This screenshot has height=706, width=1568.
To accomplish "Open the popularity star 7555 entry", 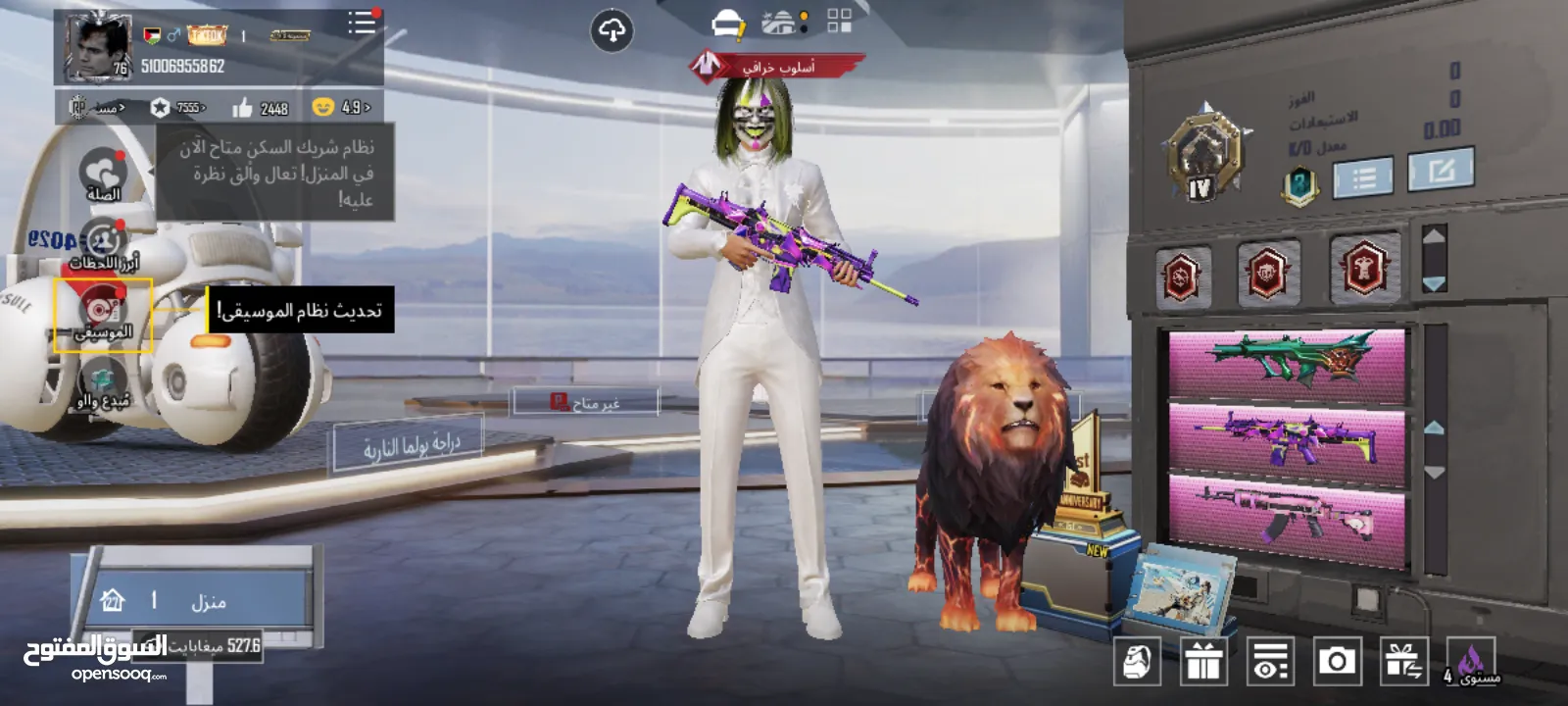I will pos(177,108).
